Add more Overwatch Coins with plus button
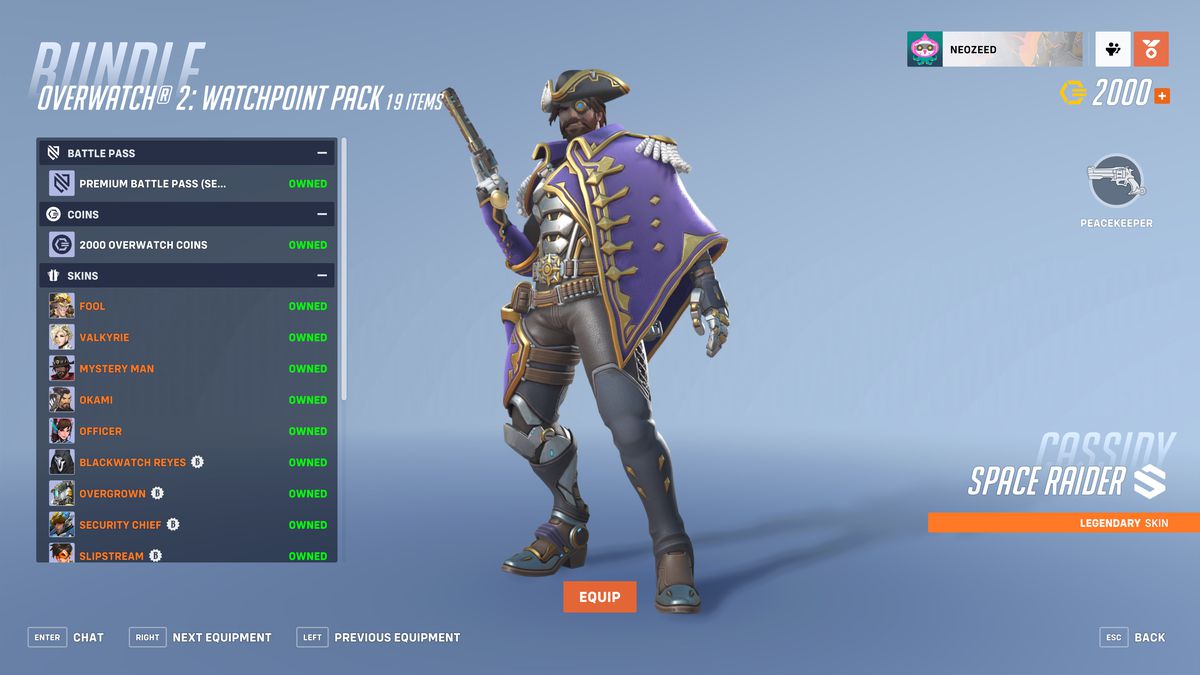 pyautogui.click(x=1162, y=96)
